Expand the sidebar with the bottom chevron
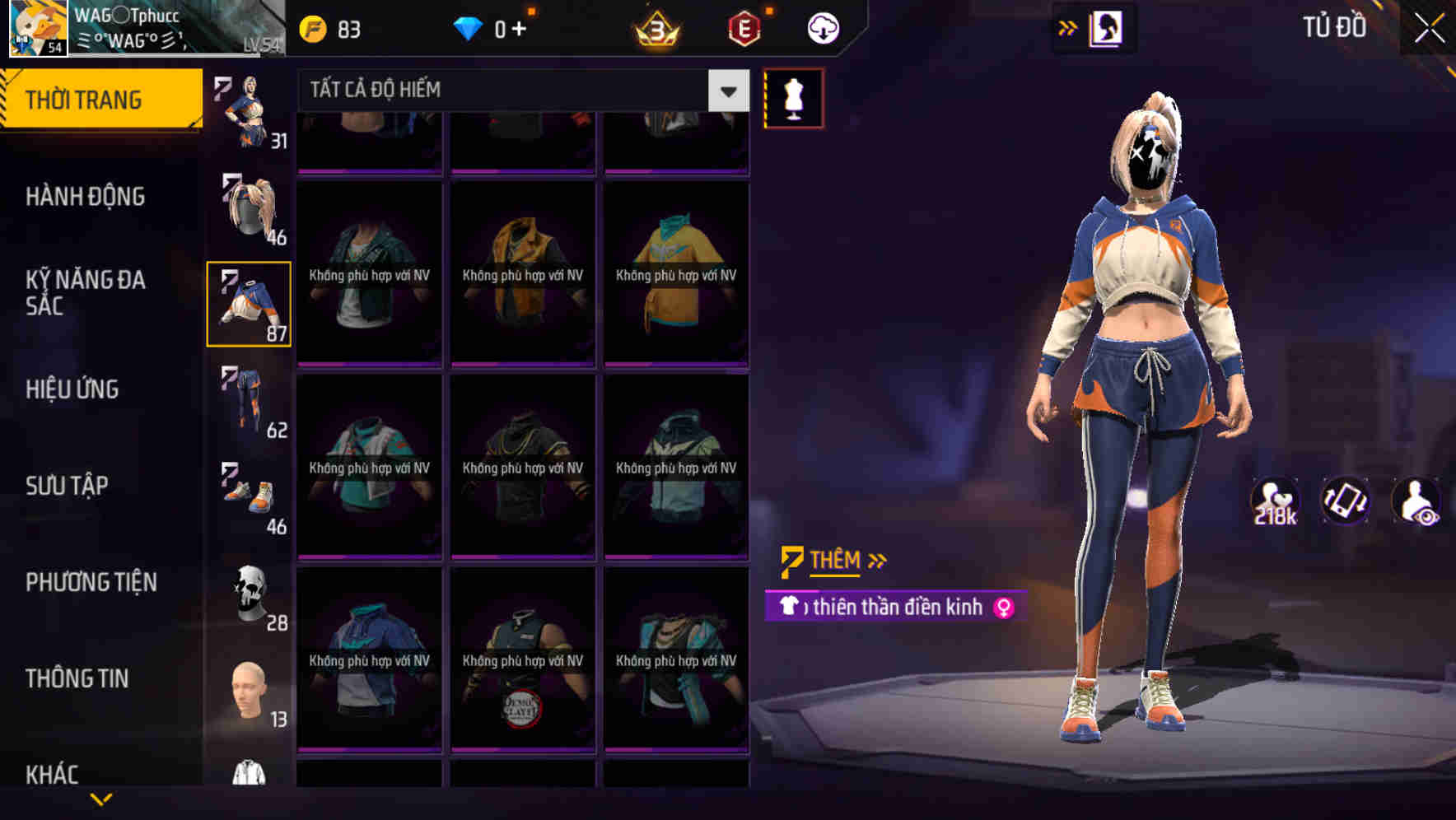Screen dimensions: 1456x820 101,799
